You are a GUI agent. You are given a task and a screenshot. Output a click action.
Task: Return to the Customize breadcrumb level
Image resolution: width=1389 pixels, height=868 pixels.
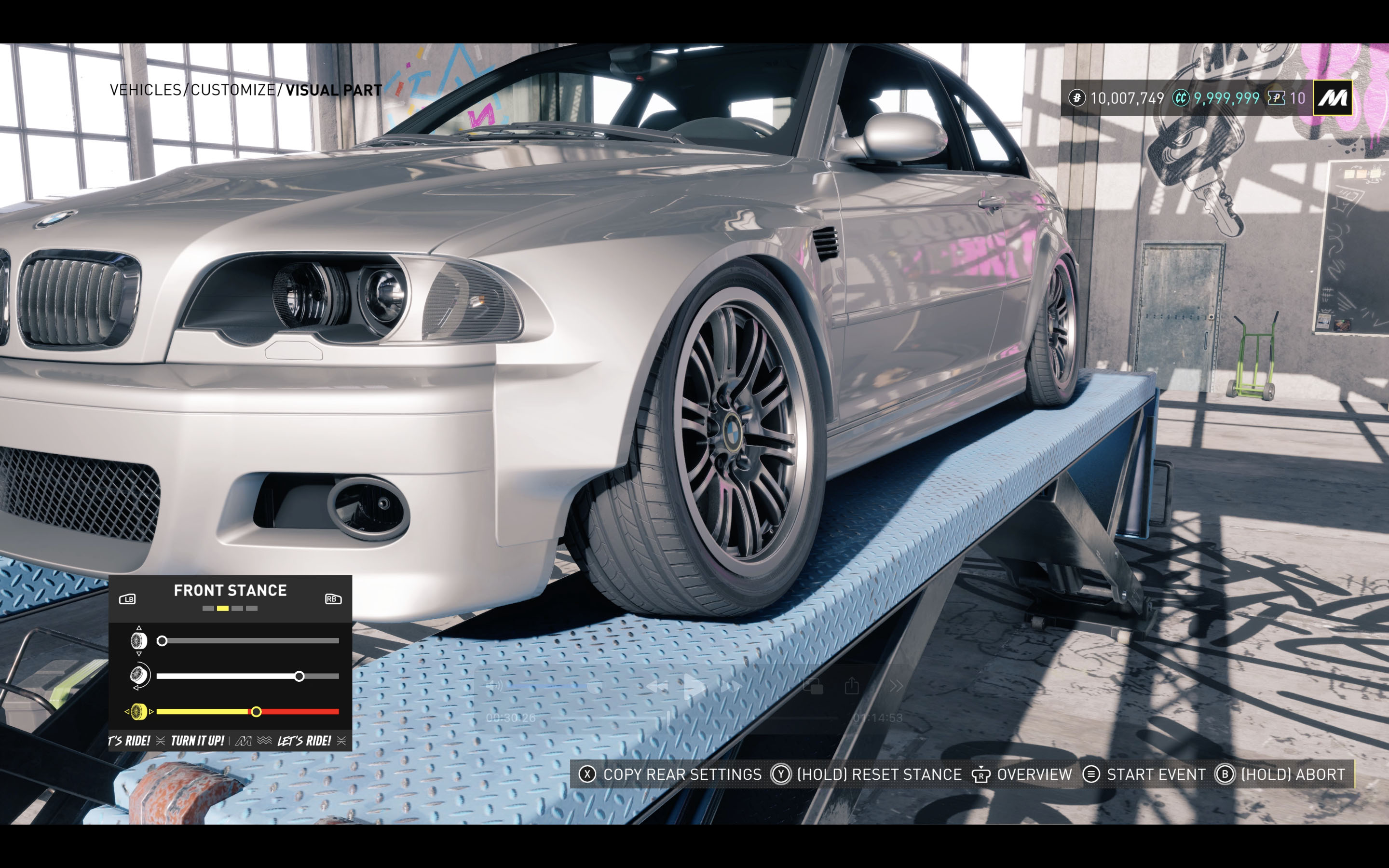(x=232, y=90)
